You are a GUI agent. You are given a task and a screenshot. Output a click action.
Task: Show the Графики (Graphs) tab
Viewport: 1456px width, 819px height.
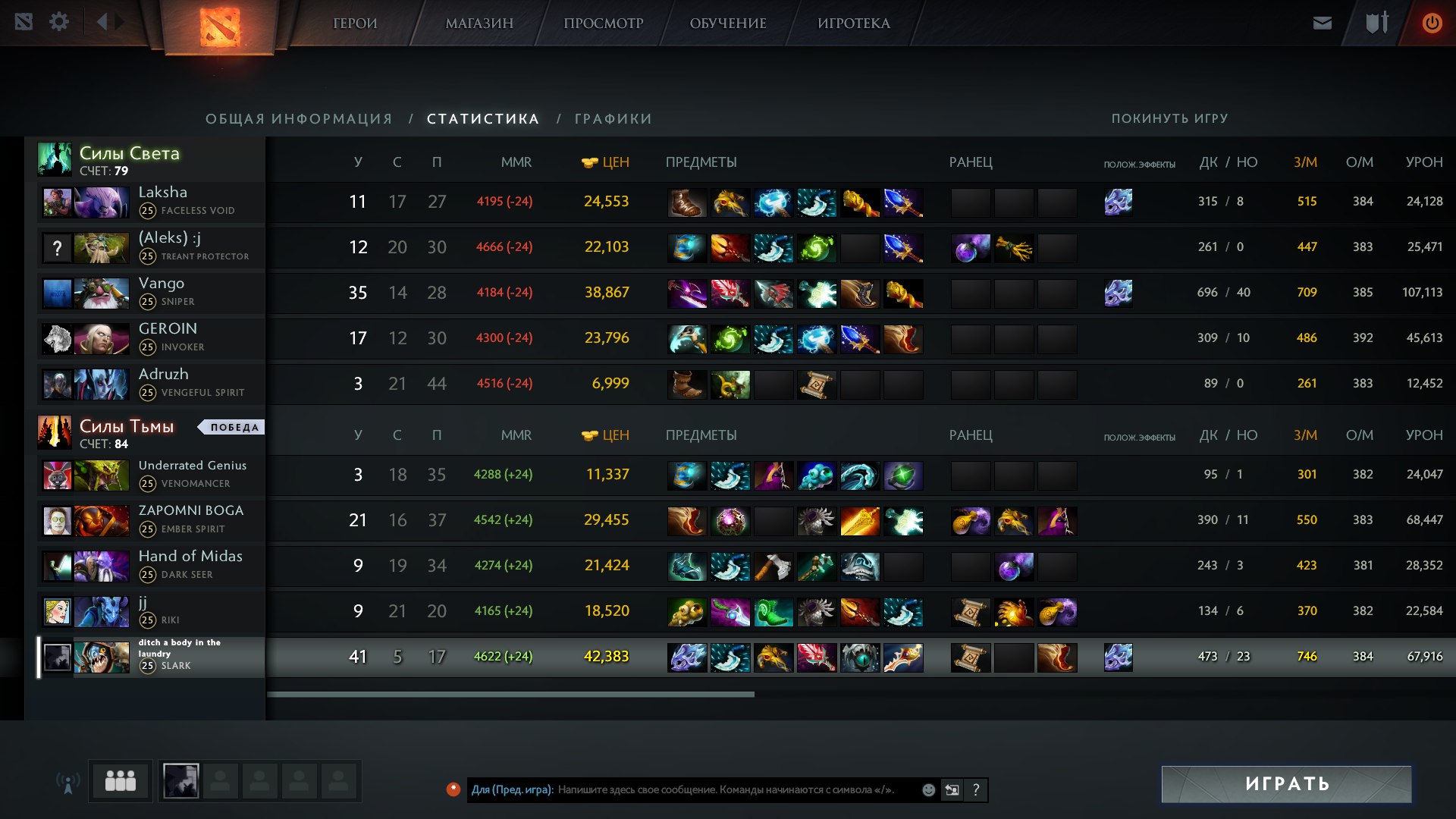[613, 119]
